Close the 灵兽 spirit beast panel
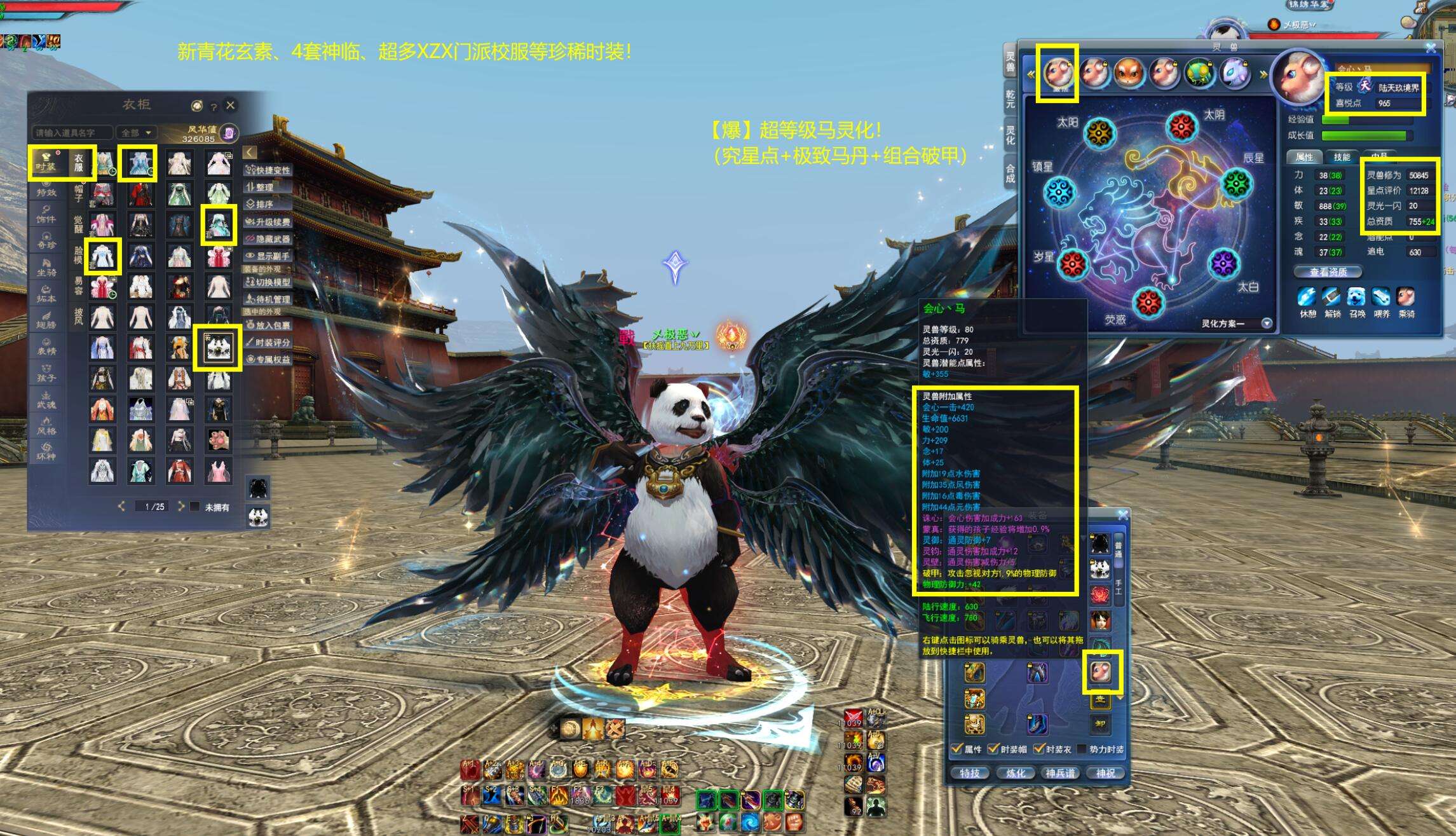This screenshot has width=1456, height=836. click(1431, 48)
